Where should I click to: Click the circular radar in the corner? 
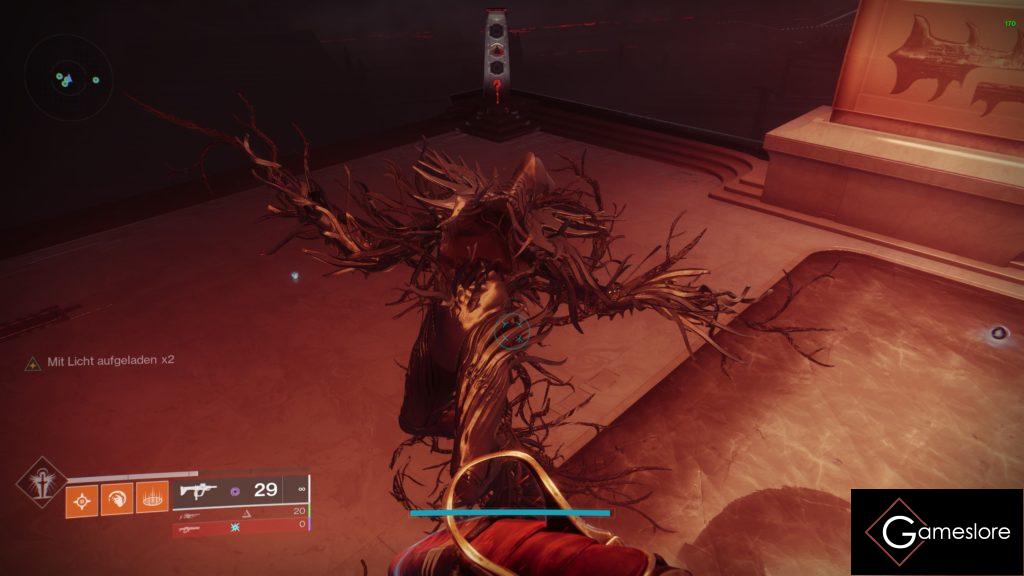coord(68,78)
